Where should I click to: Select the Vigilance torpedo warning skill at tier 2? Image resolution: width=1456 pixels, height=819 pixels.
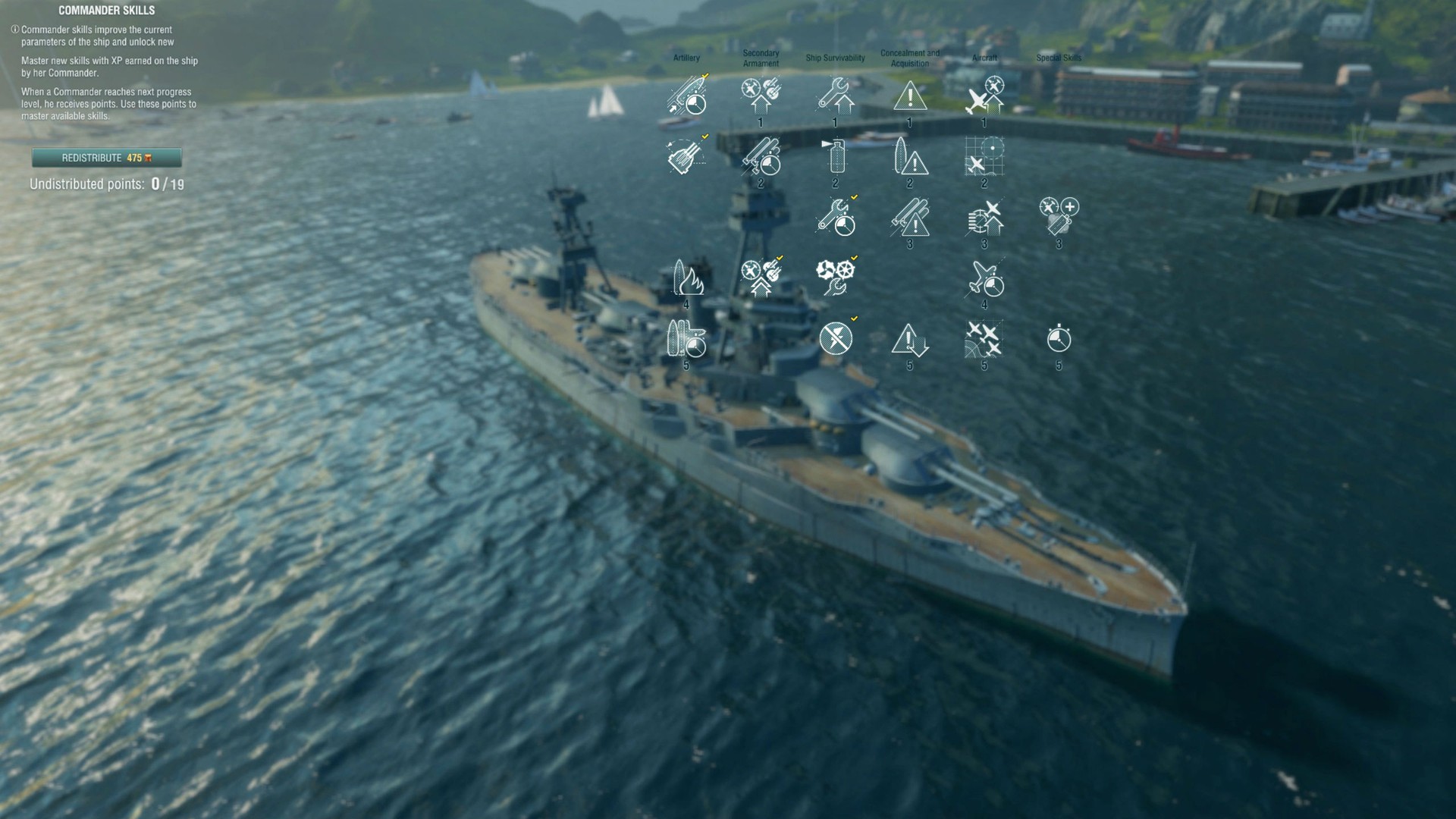click(910, 159)
